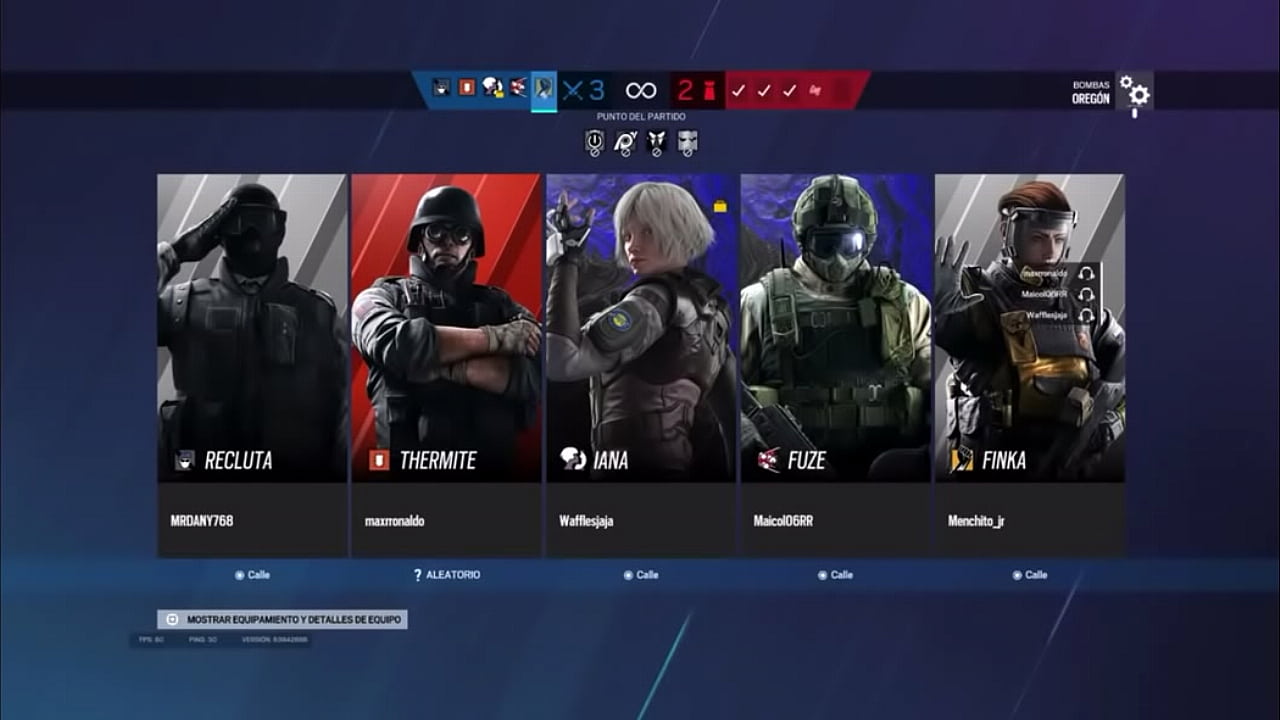Viewport: 1280px width, 720px height.
Task: Select the Calle spawn under MRDANY768
Action: tap(252, 575)
